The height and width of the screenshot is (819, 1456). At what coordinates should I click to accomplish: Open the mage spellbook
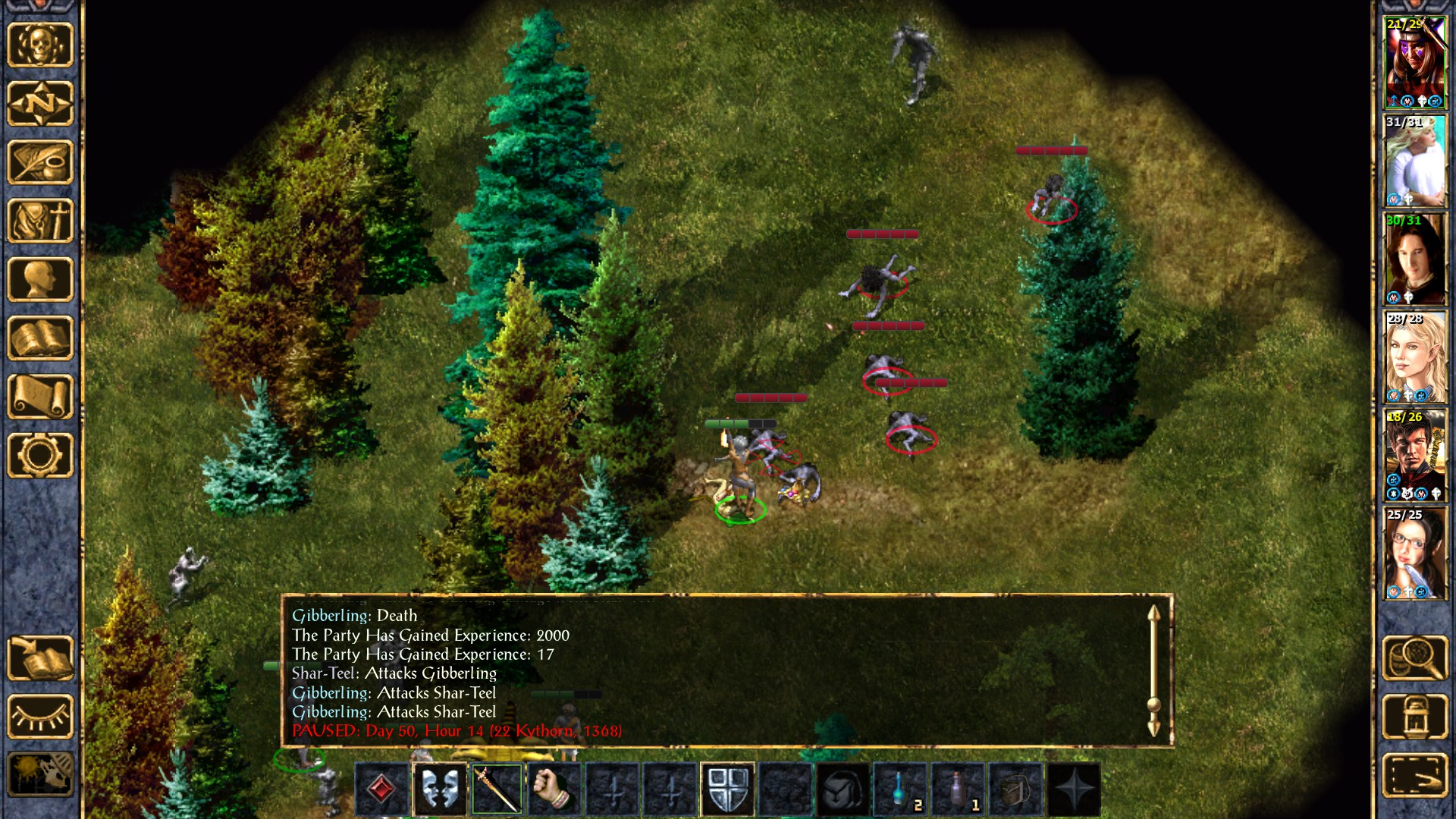[40, 338]
